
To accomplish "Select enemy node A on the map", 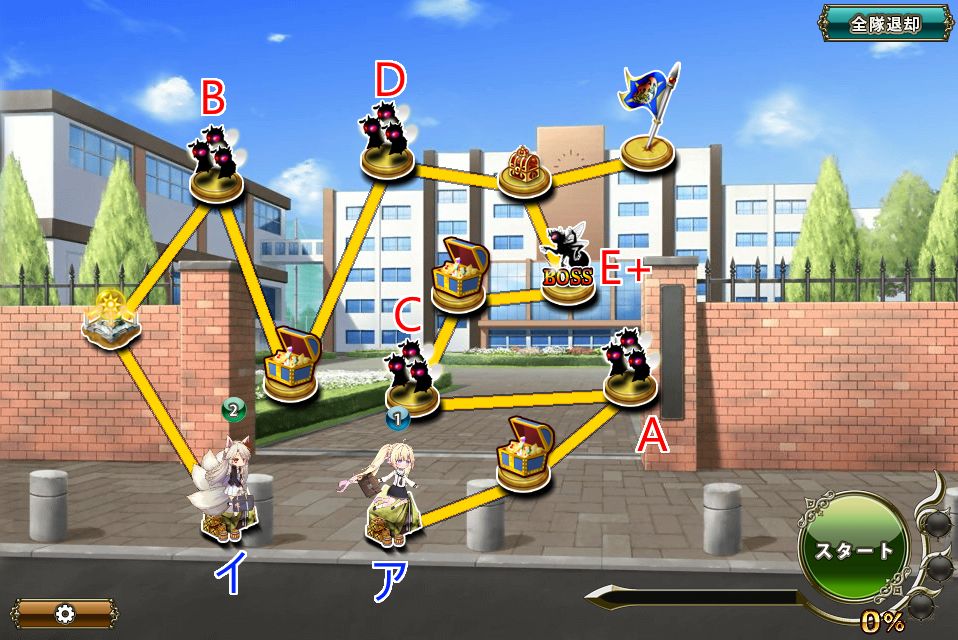I will pos(631,369).
